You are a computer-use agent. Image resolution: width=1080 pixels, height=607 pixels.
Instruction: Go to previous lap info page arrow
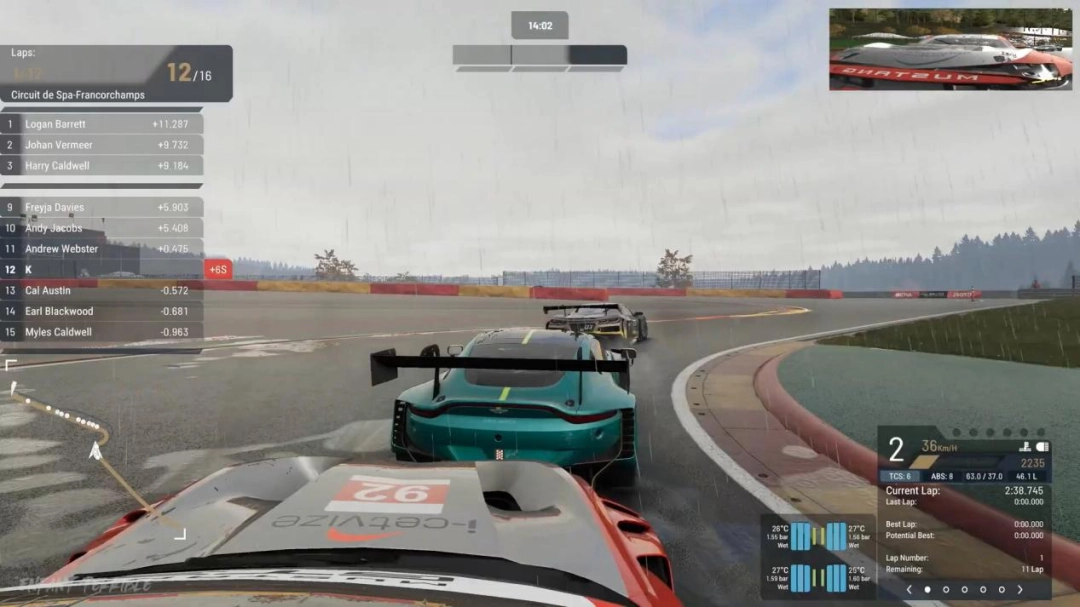click(908, 590)
